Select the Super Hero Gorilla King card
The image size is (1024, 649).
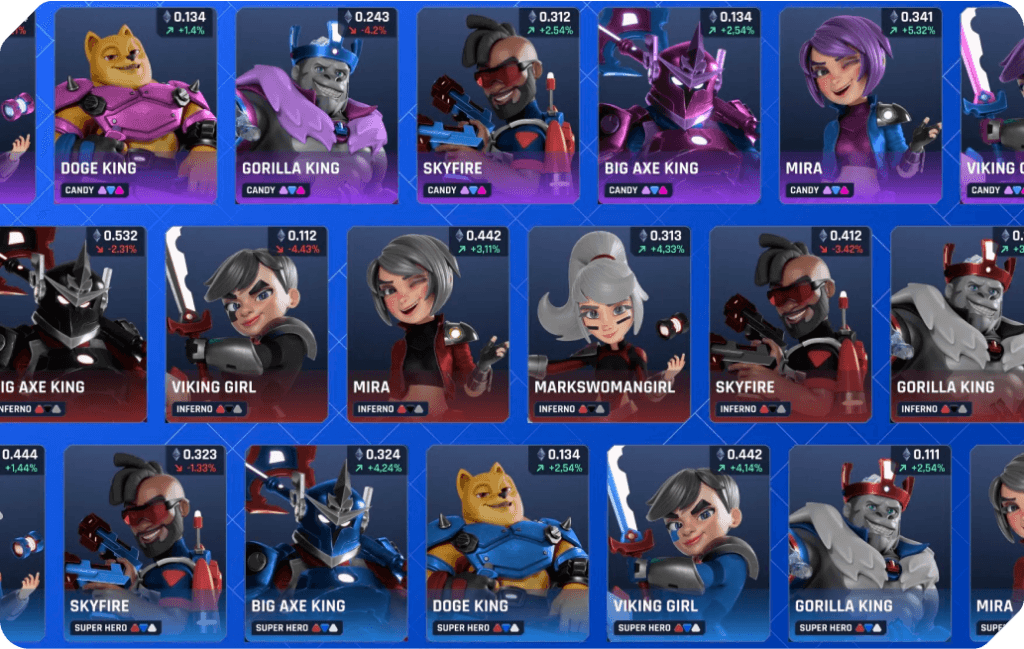coord(869,543)
